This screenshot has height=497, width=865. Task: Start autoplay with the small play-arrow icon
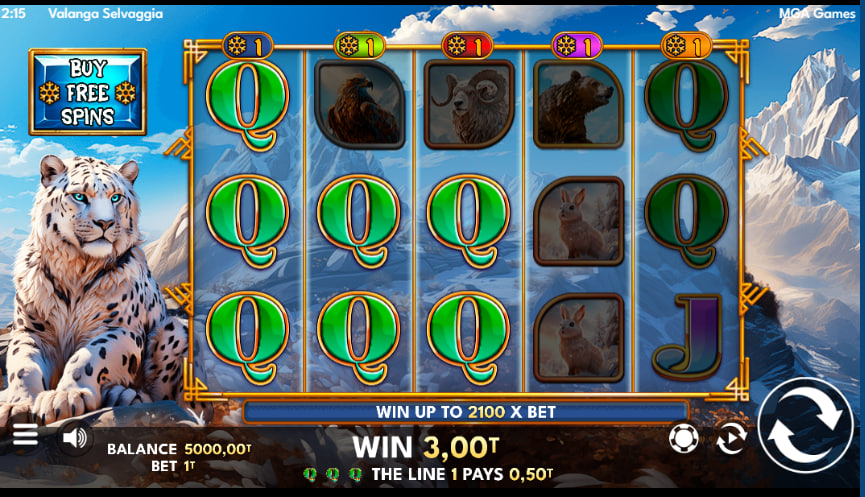[x=731, y=438]
